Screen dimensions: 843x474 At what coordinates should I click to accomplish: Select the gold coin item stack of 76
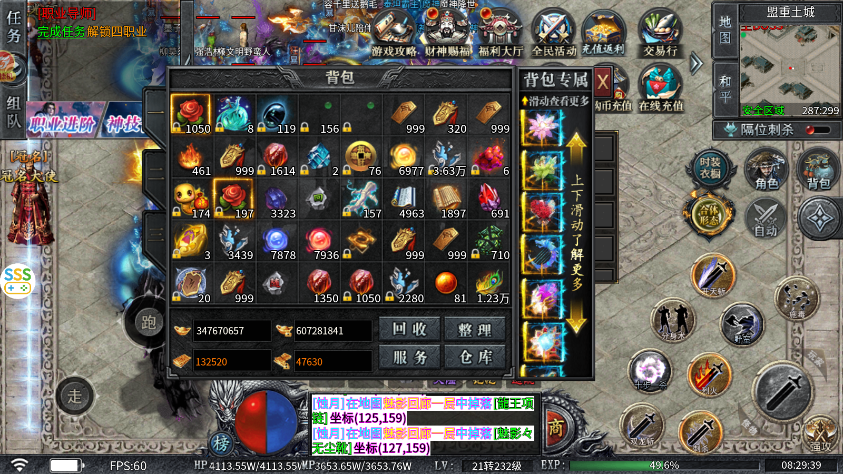[x=362, y=158]
